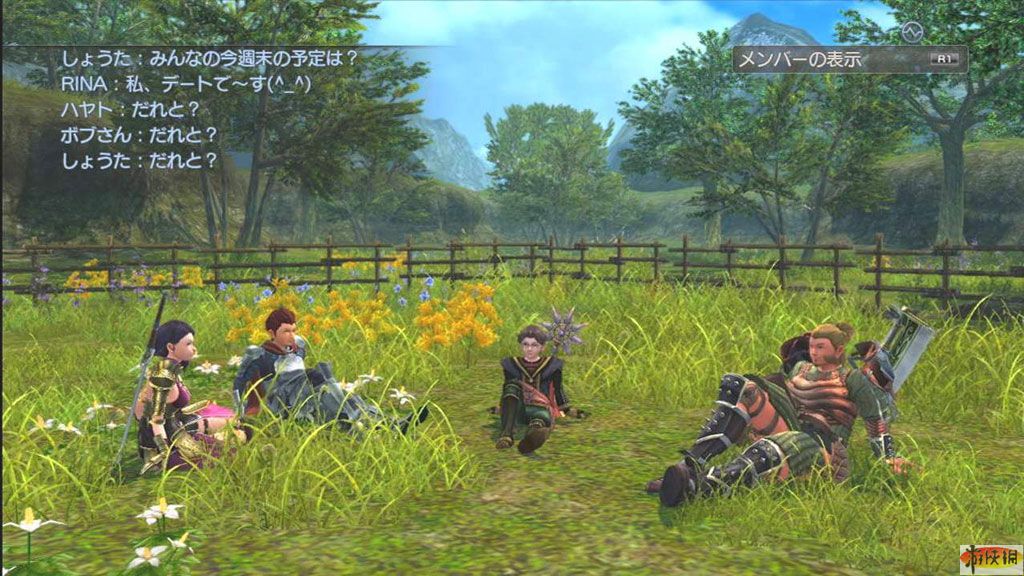Open the メンバーの表示 member list
This screenshot has height=576, width=1024.
(848, 59)
